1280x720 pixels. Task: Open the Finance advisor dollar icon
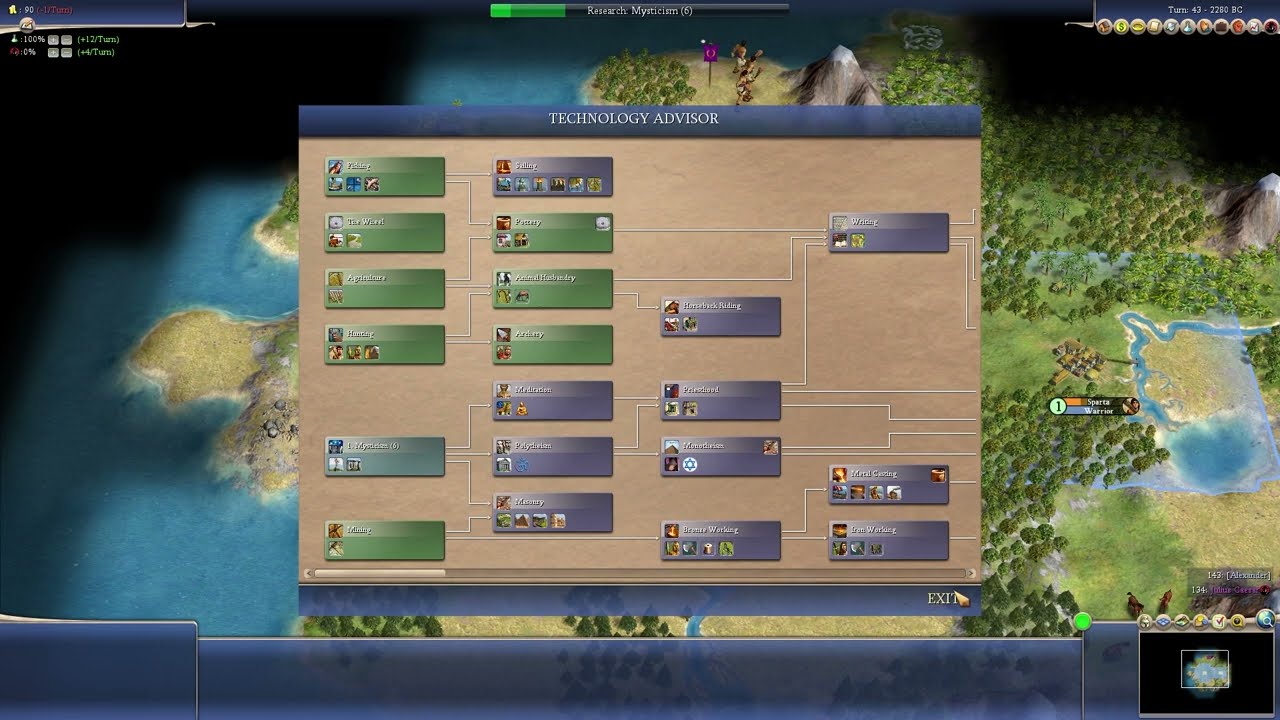1121,27
